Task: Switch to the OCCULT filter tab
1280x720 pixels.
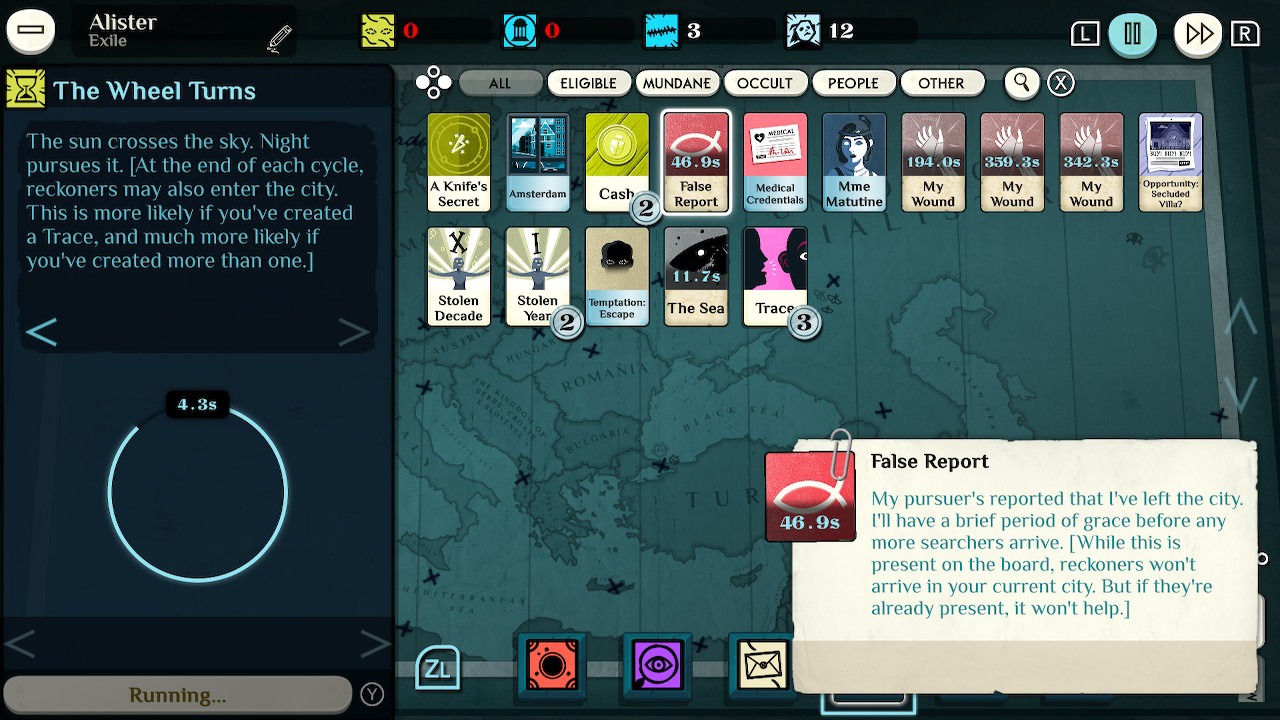Action: pyautogui.click(x=766, y=83)
